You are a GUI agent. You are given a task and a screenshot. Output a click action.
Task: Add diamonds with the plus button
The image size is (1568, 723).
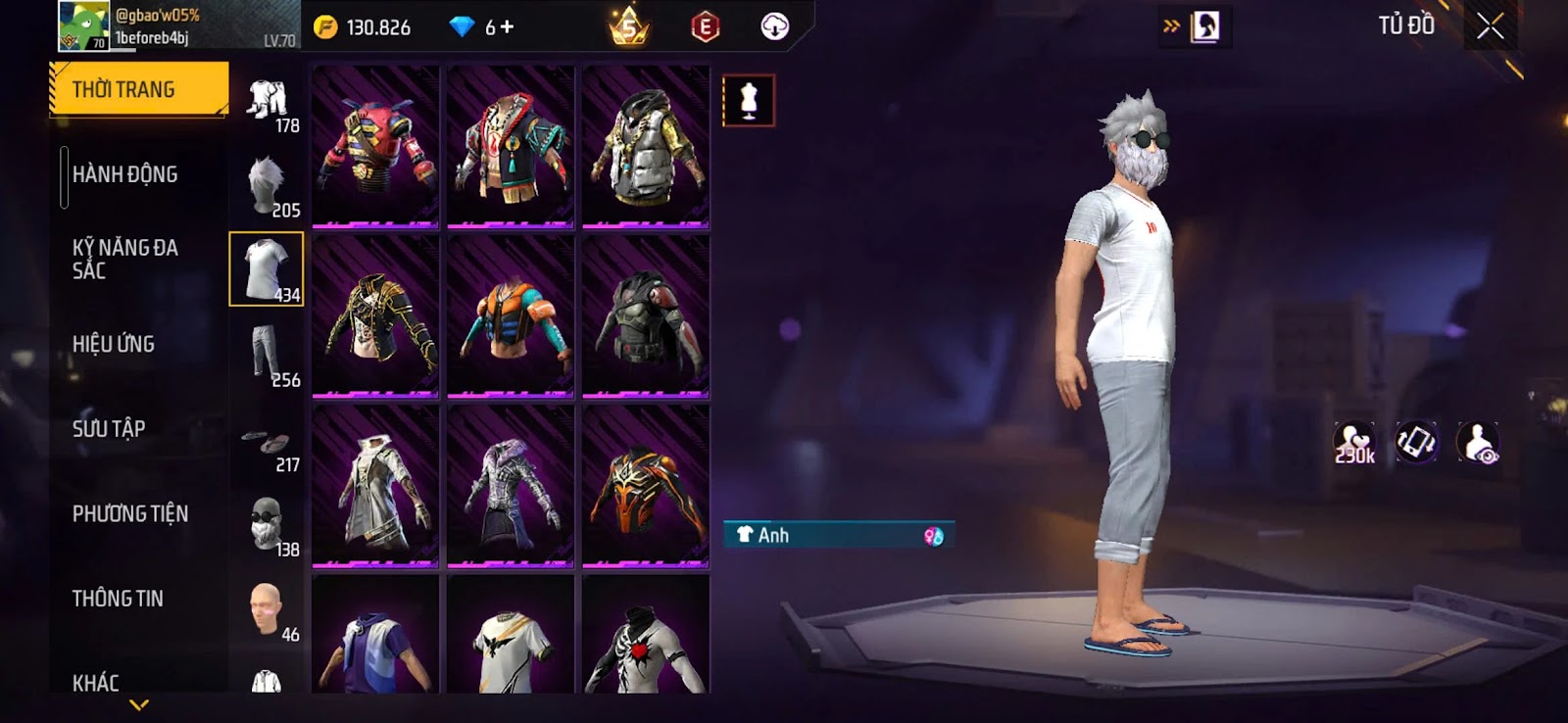point(507,27)
